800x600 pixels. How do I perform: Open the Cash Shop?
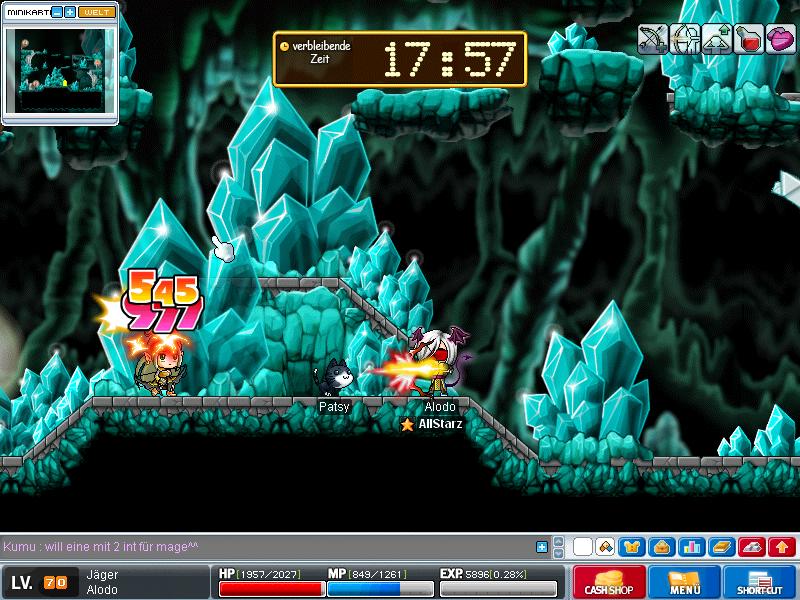pyautogui.click(x=609, y=582)
